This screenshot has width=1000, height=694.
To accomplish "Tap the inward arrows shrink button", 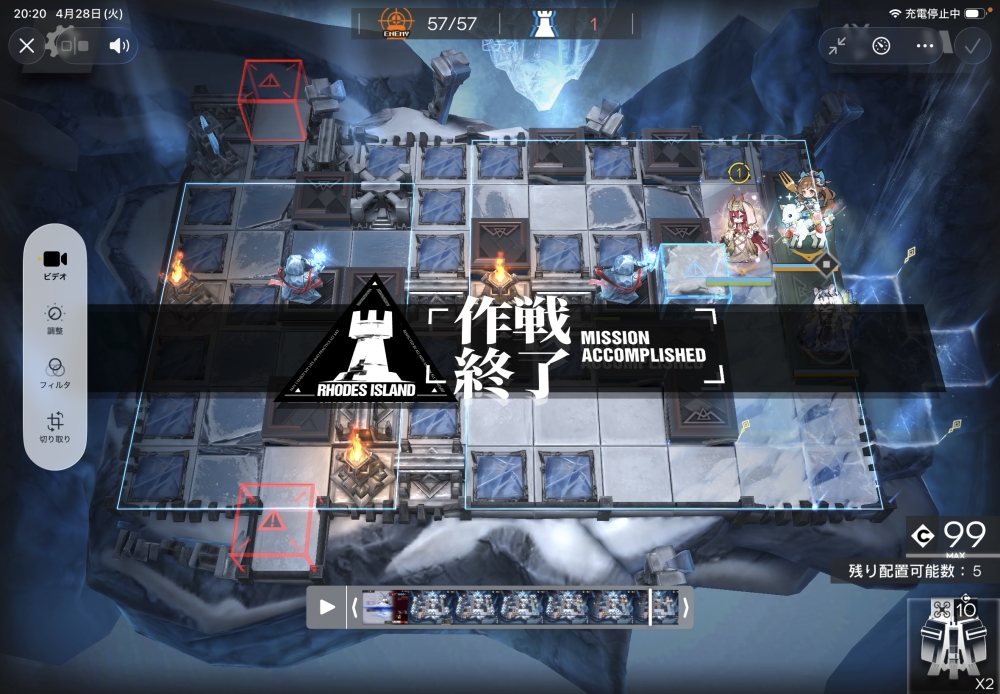I will coord(838,45).
